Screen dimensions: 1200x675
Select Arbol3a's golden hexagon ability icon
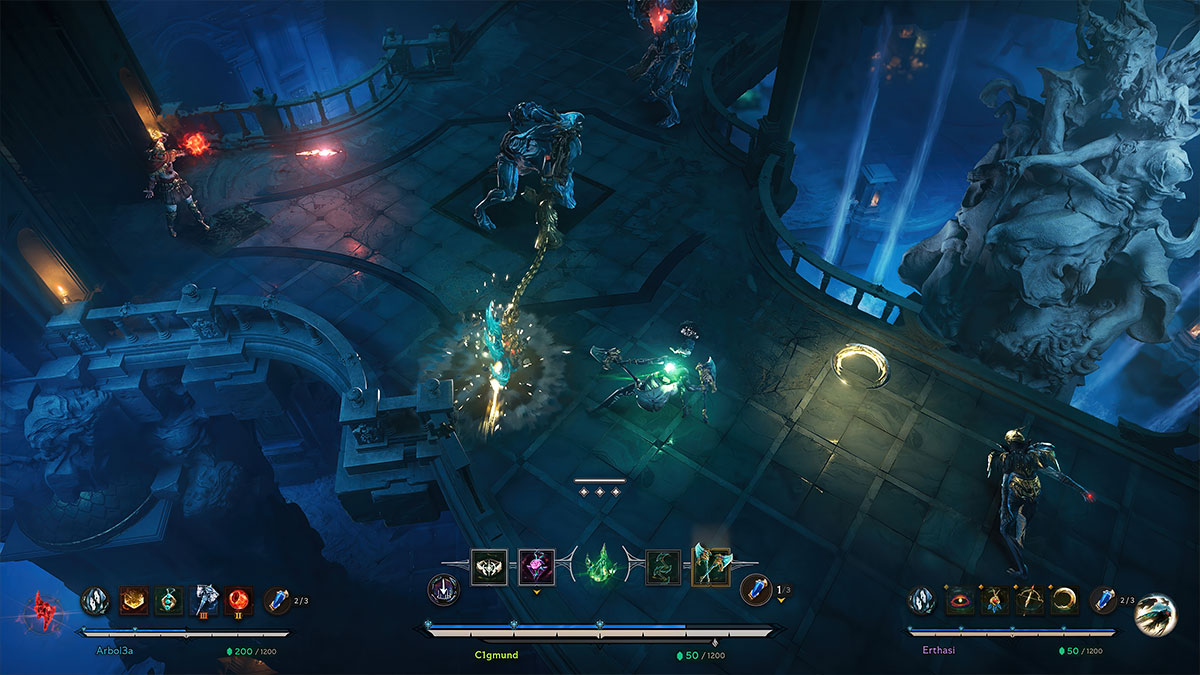coord(134,600)
